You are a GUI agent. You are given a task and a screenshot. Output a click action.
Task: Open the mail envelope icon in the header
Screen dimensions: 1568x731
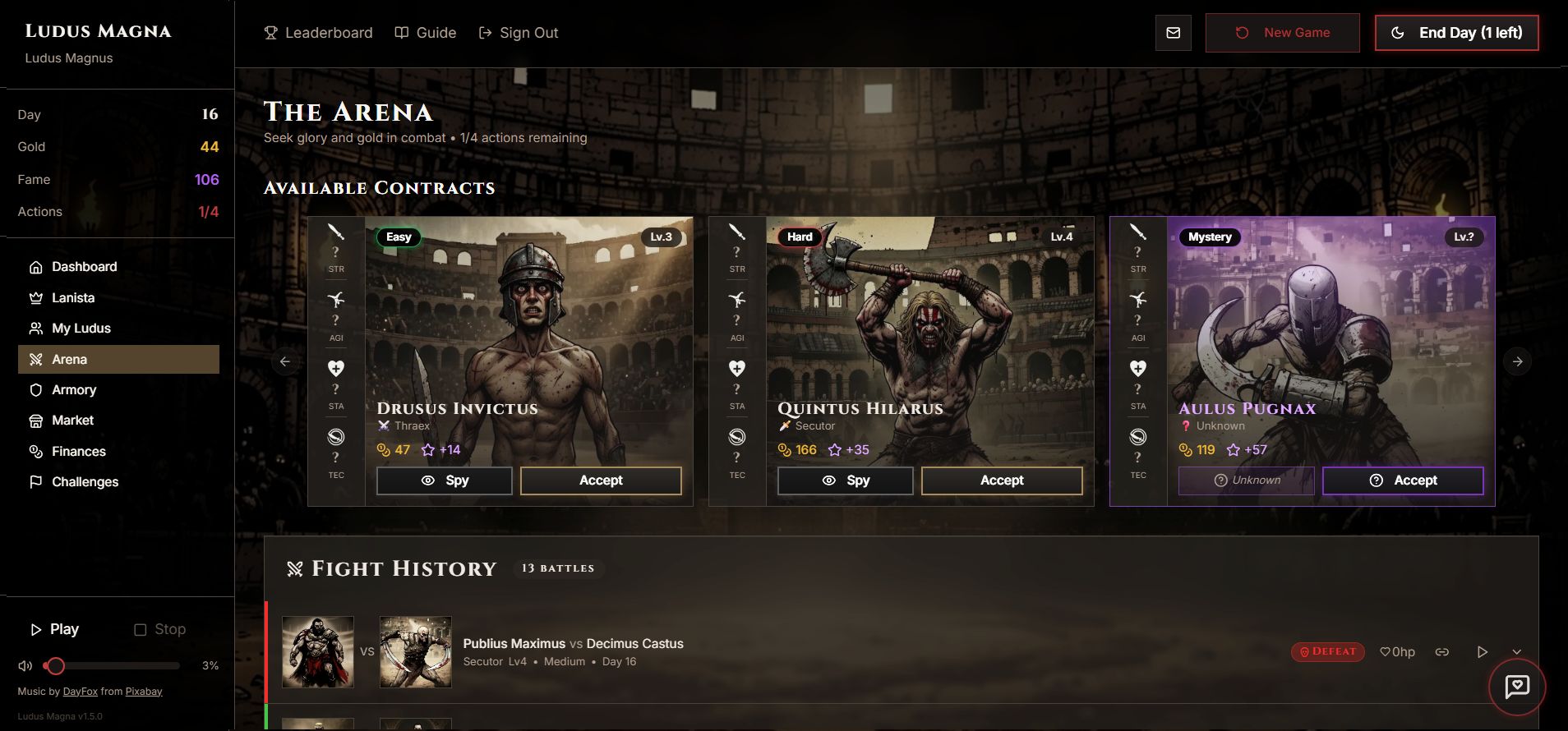click(x=1174, y=33)
